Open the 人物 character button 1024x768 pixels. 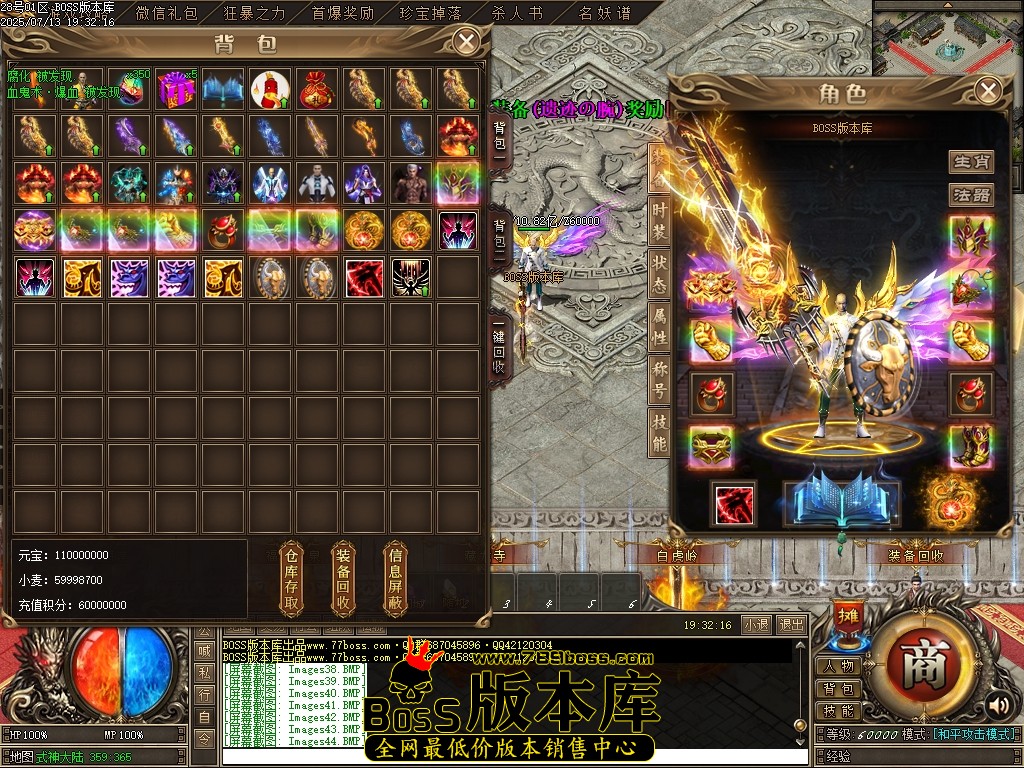point(838,667)
